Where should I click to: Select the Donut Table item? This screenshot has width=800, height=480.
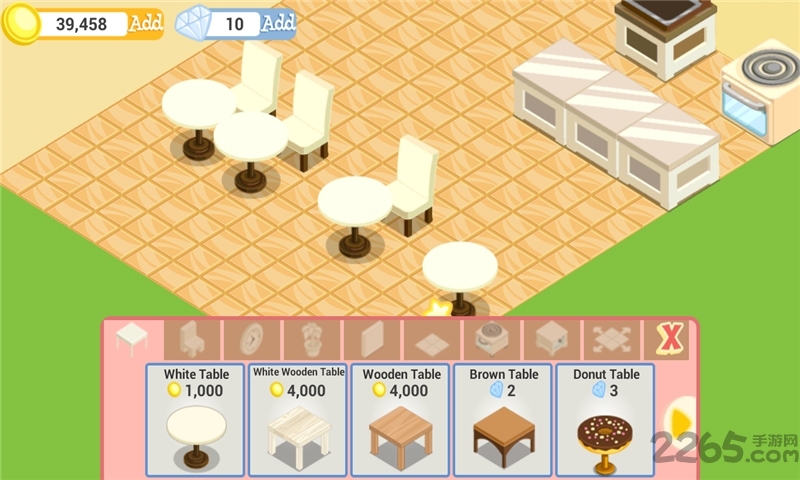coord(605,420)
